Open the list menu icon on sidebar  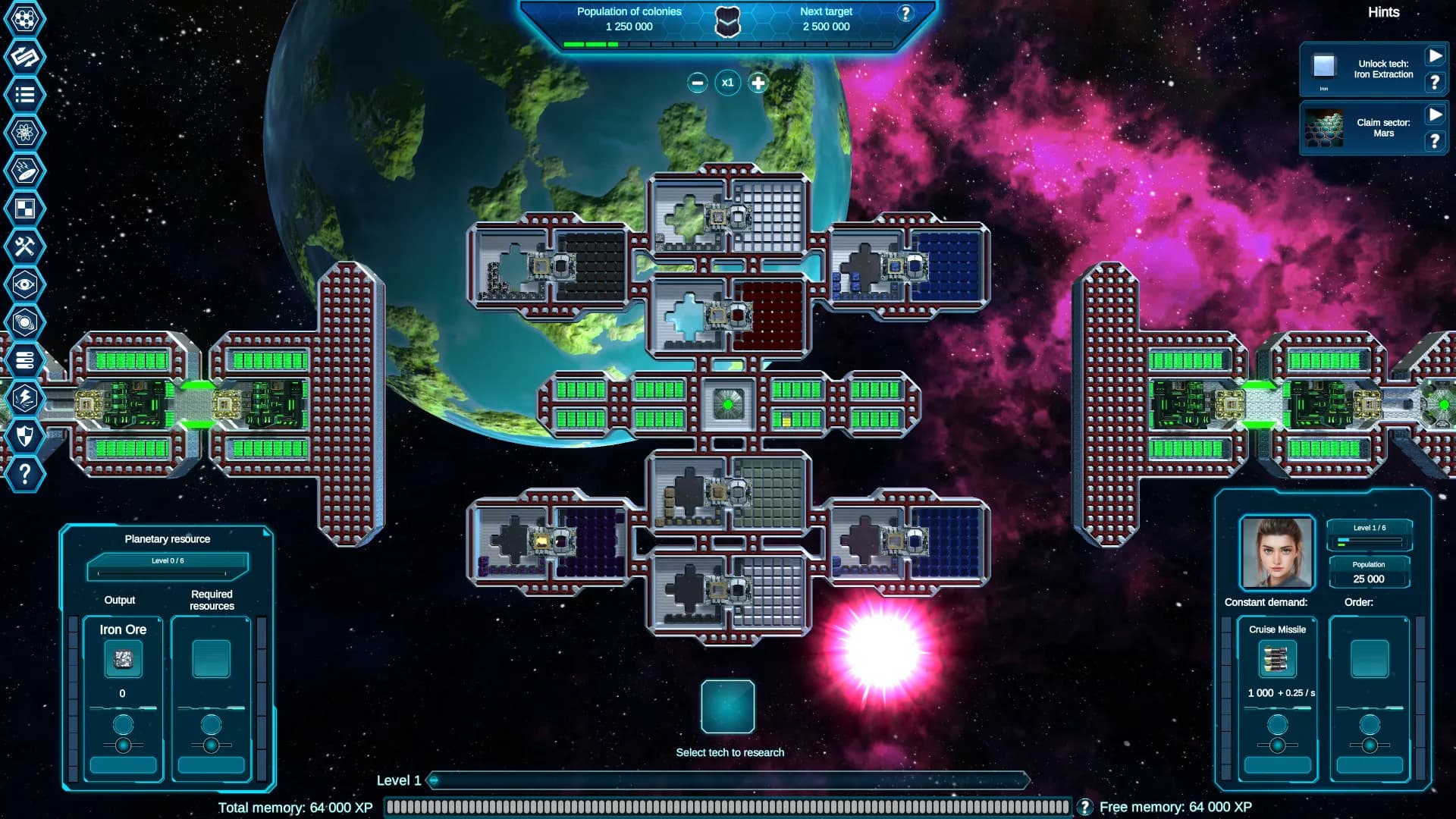click(x=25, y=95)
